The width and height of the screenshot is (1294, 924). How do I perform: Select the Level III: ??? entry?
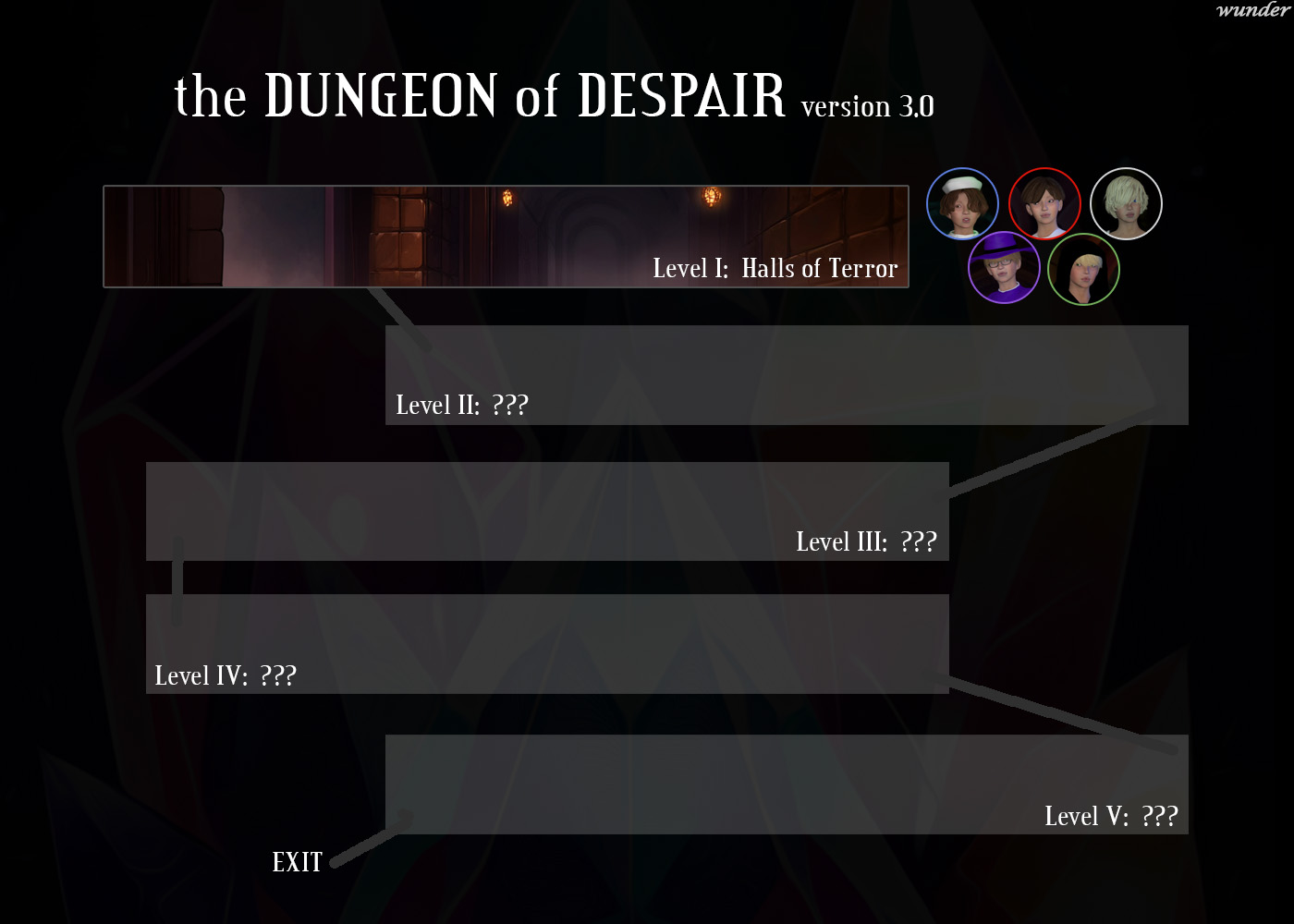(867, 541)
